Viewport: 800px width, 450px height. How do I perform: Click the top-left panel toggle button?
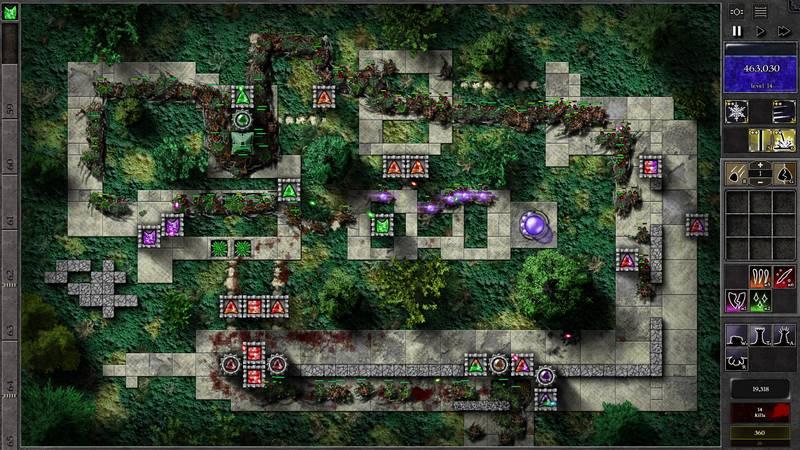tap(737, 11)
